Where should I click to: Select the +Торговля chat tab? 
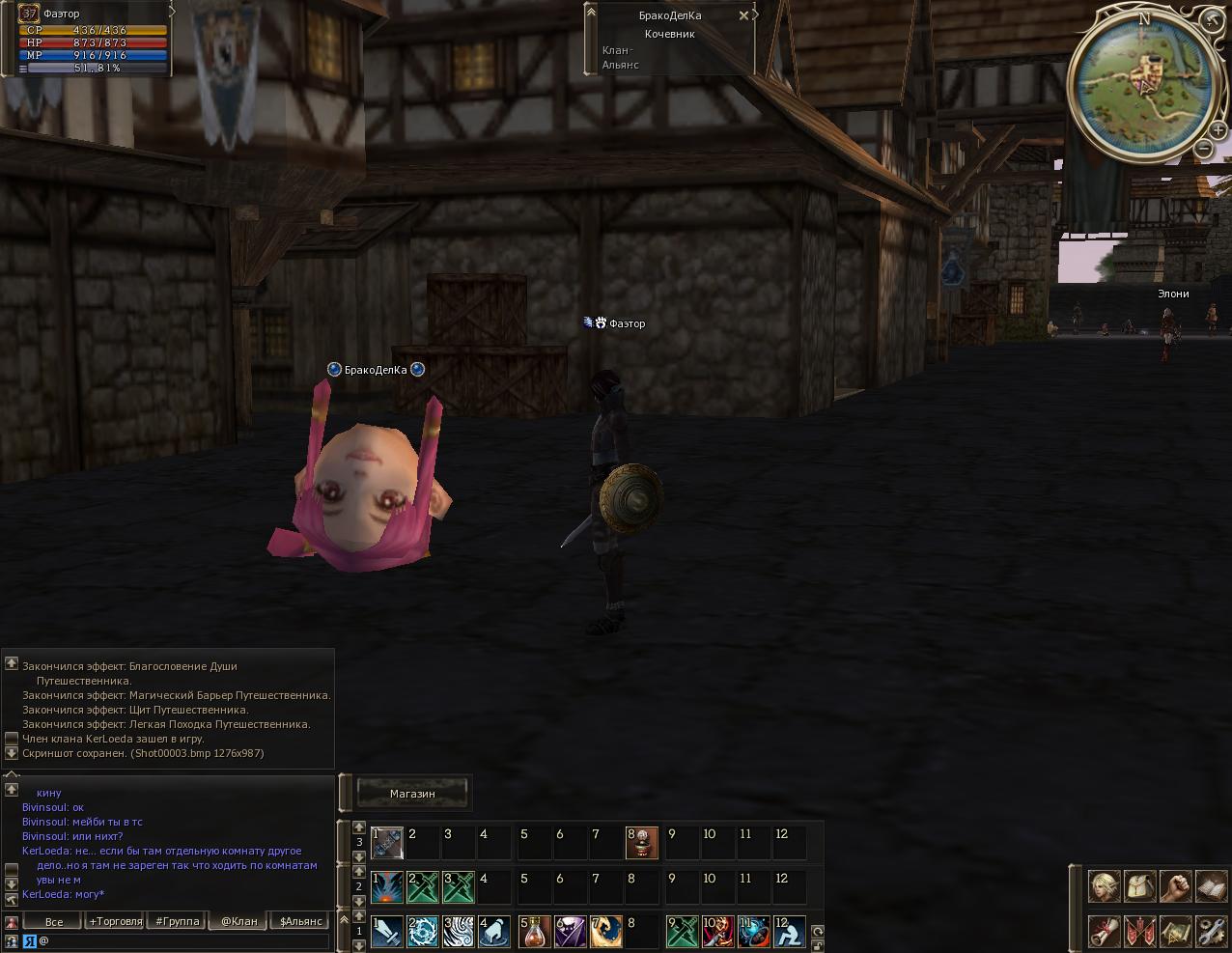coord(115,921)
